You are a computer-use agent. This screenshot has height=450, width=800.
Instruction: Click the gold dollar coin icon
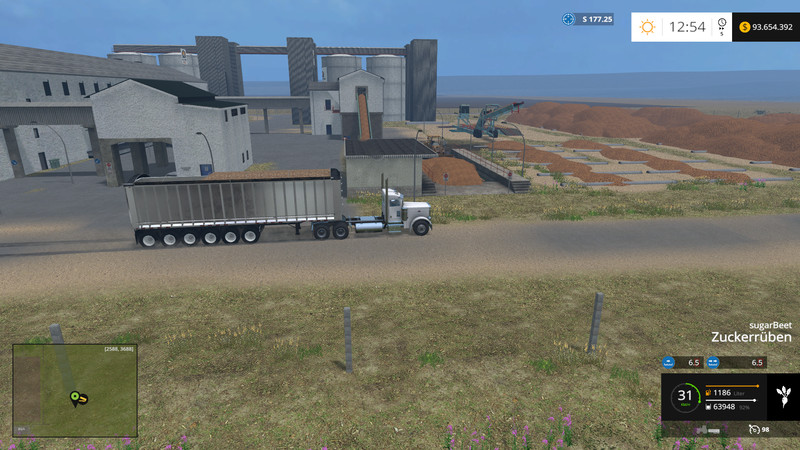[x=745, y=27]
